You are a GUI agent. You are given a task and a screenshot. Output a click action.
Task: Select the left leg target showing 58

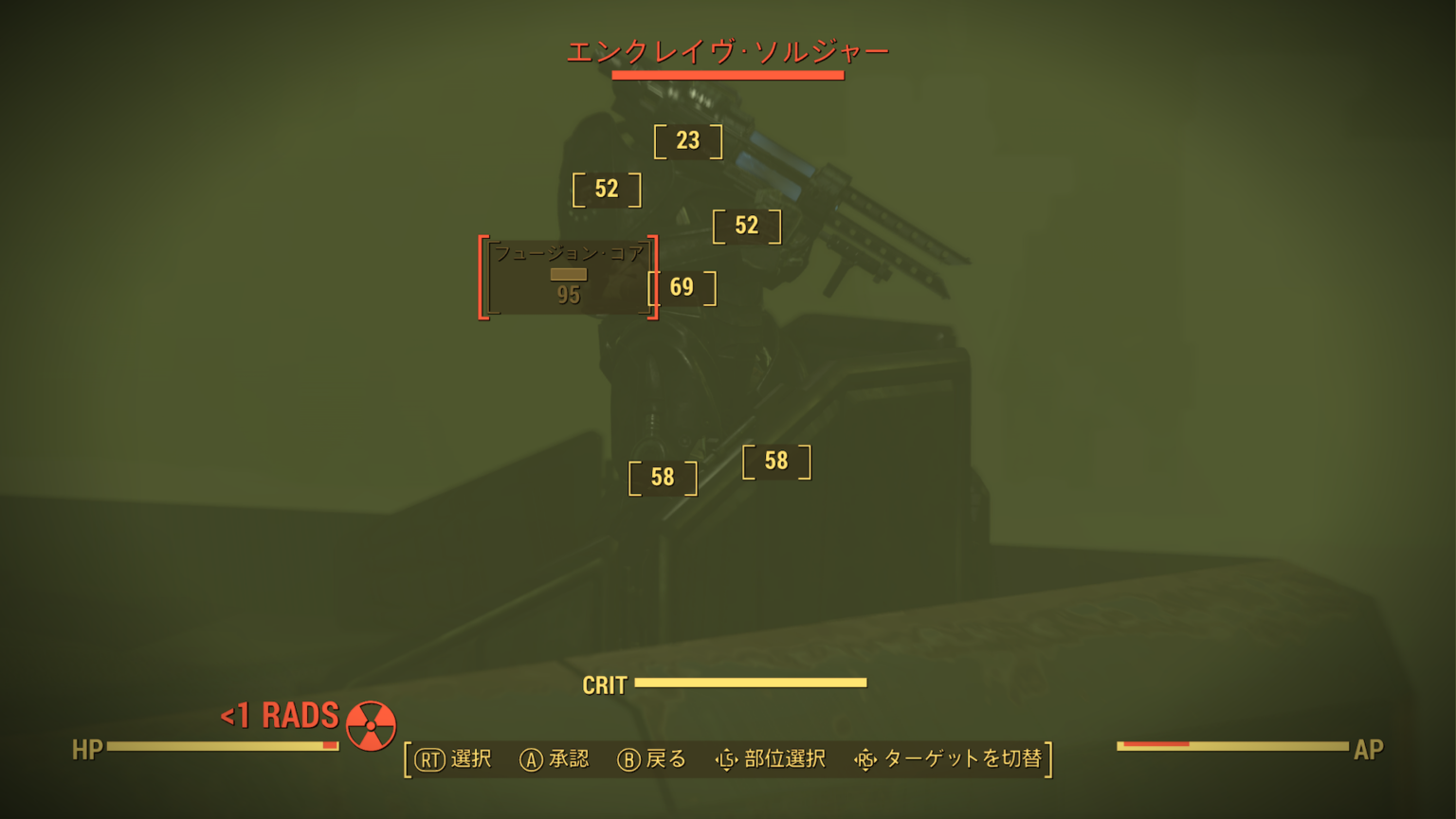pyautogui.click(x=663, y=478)
